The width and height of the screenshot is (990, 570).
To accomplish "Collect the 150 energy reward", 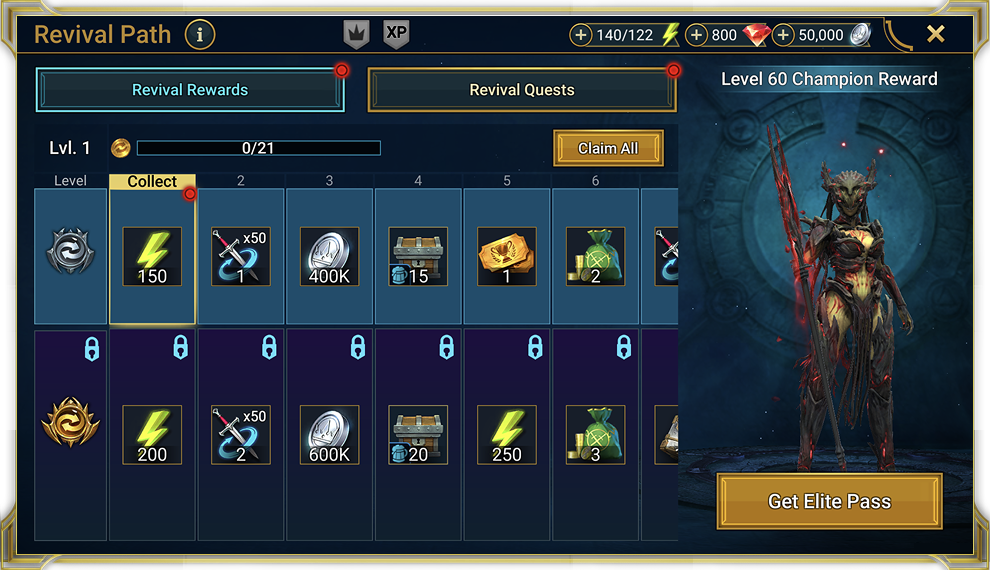I will pyautogui.click(x=152, y=256).
